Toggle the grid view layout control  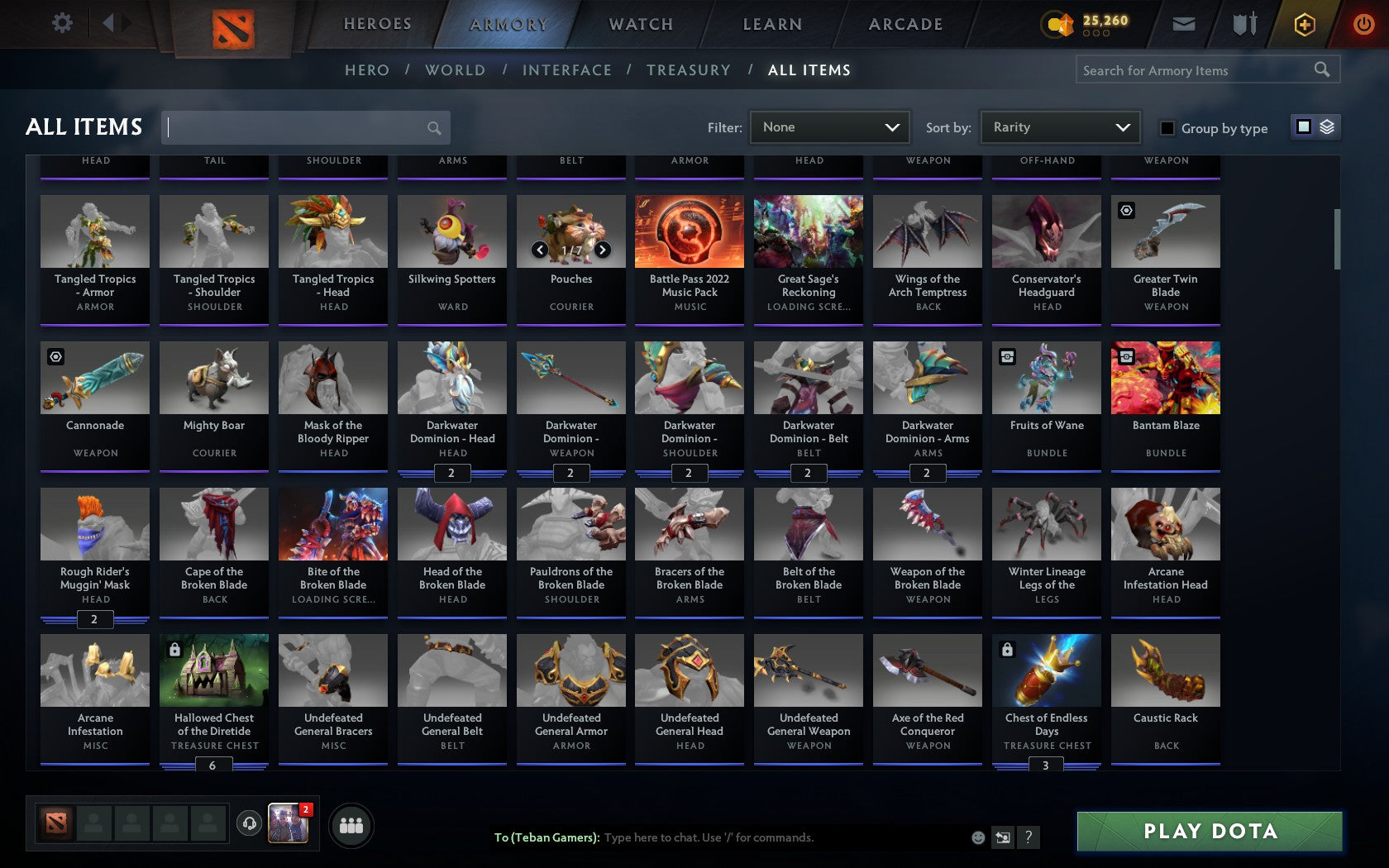click(x=1303, y=126)
